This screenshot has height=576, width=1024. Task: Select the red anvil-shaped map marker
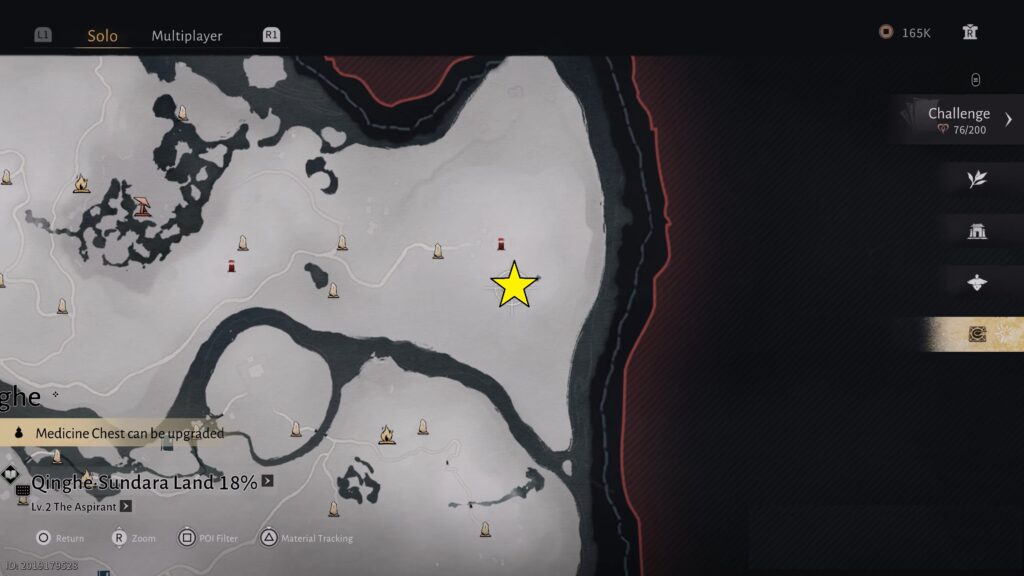click(x=142, y=206)
